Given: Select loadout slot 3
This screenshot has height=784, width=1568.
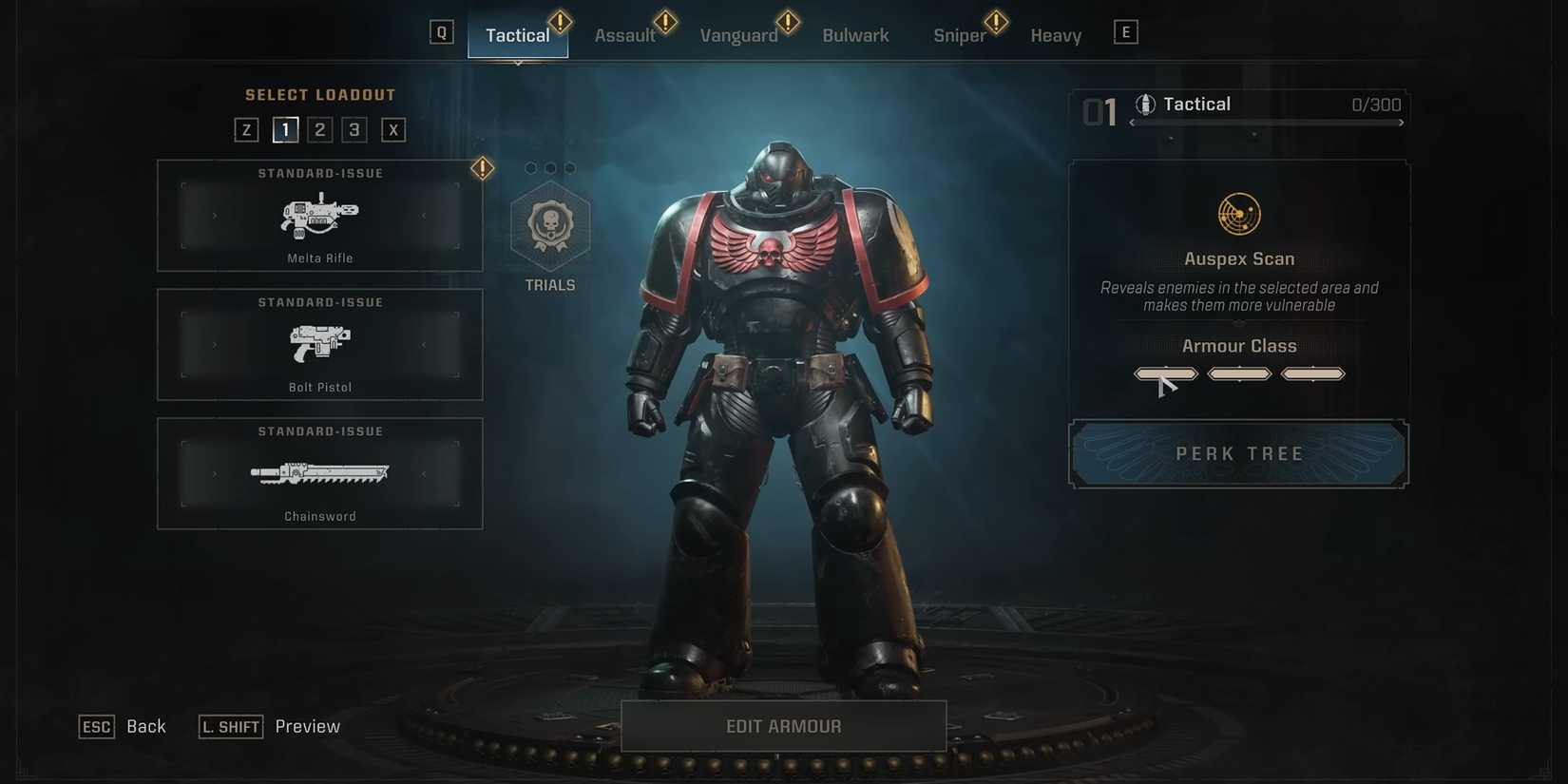Looking at the screenshot, I should tap(354, 129).
